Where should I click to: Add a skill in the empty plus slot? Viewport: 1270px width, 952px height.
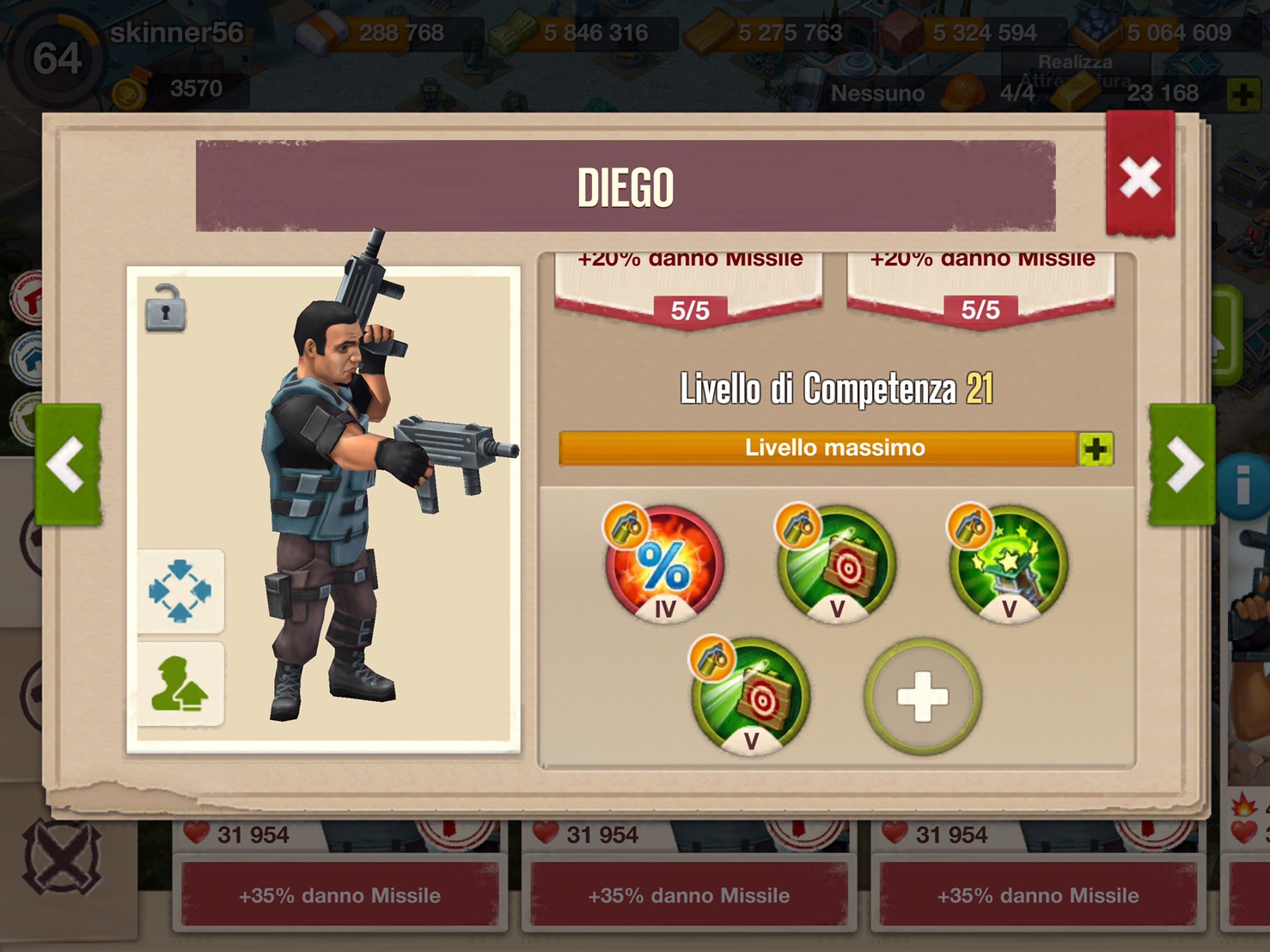tap(923, 697)
